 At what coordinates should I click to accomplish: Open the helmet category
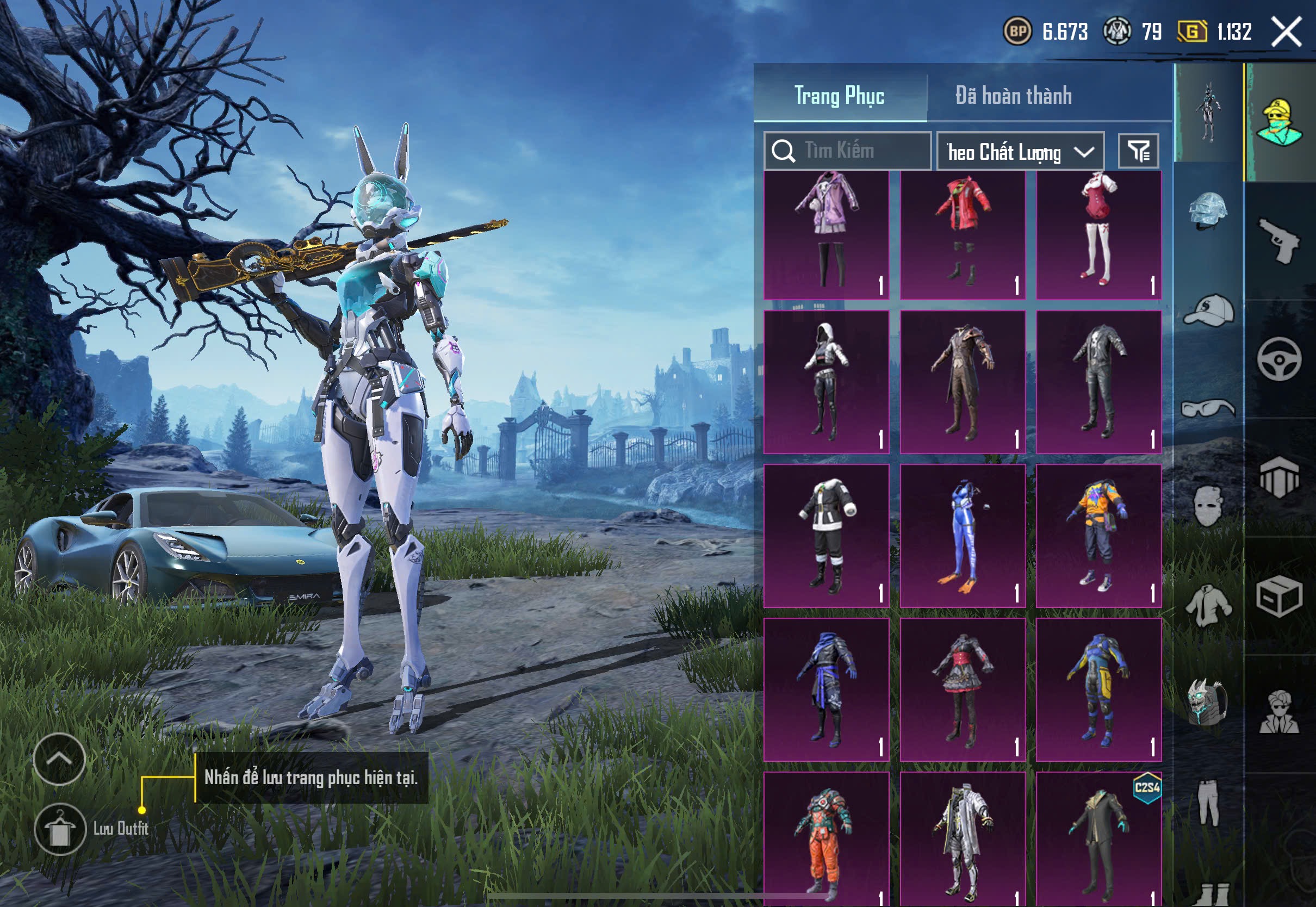[1208, 210]
